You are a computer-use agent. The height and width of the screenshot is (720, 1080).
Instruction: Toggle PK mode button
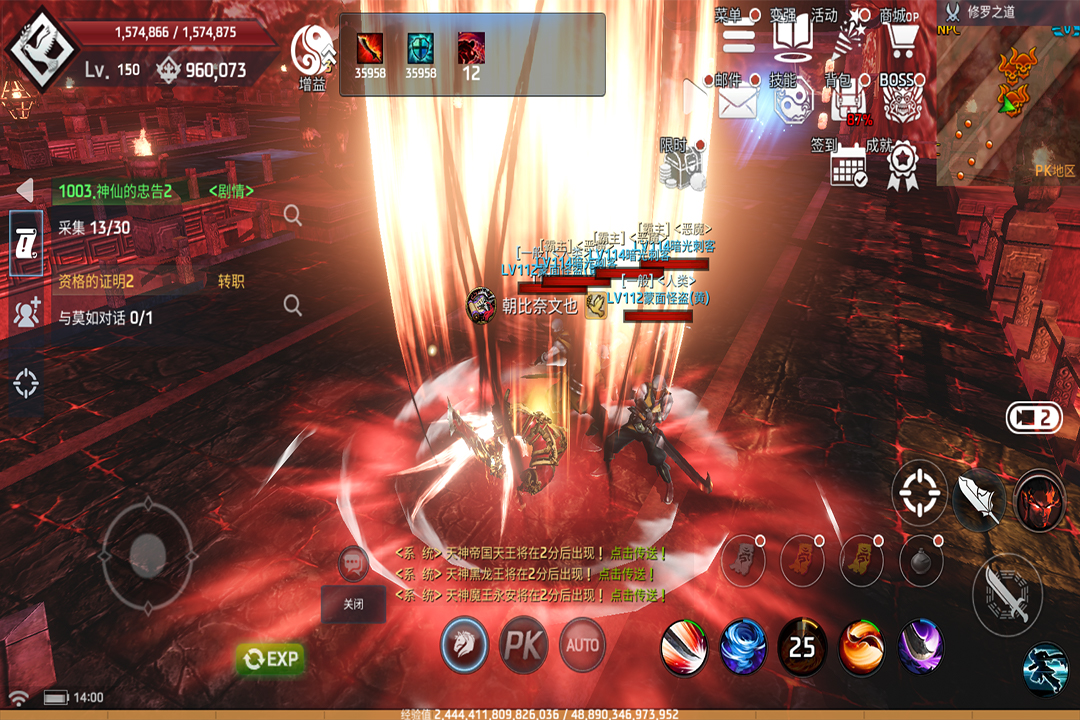pos(523,645)
